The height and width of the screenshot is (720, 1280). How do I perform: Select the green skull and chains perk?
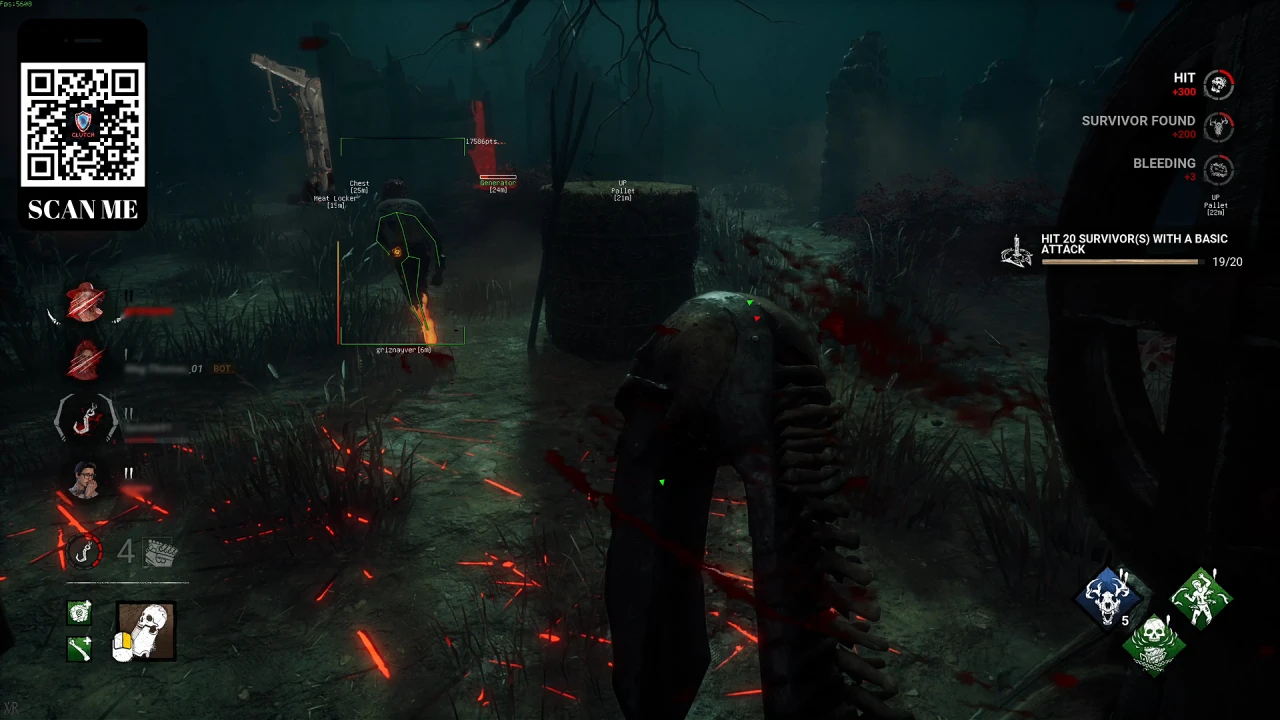1154,642
